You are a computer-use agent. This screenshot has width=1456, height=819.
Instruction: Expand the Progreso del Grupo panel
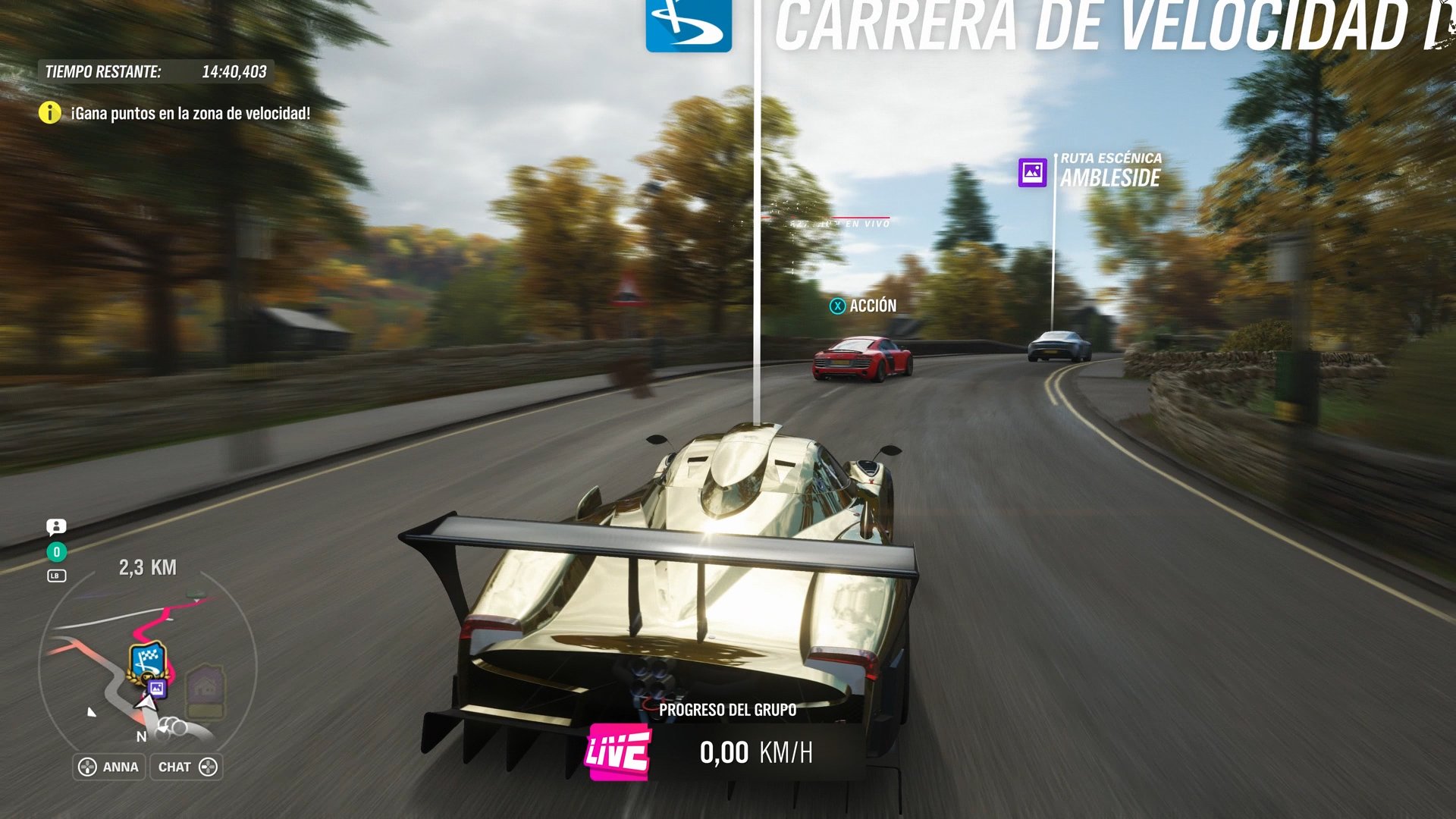tap(727, 711)
